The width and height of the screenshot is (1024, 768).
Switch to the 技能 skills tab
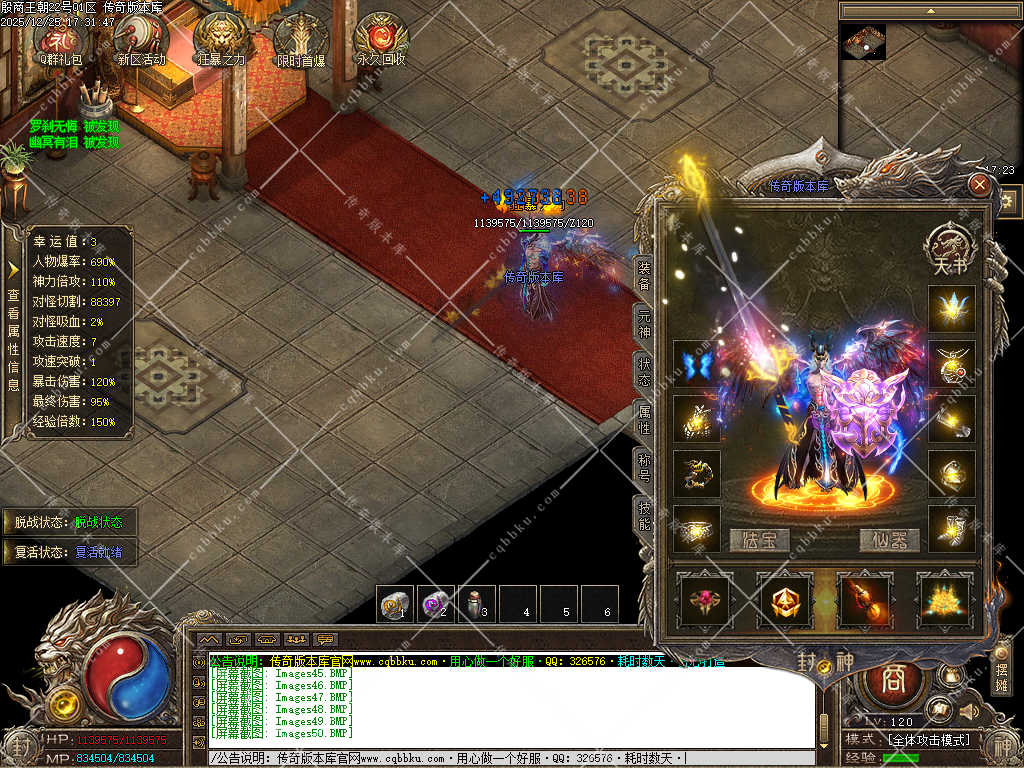click(645, 515)
